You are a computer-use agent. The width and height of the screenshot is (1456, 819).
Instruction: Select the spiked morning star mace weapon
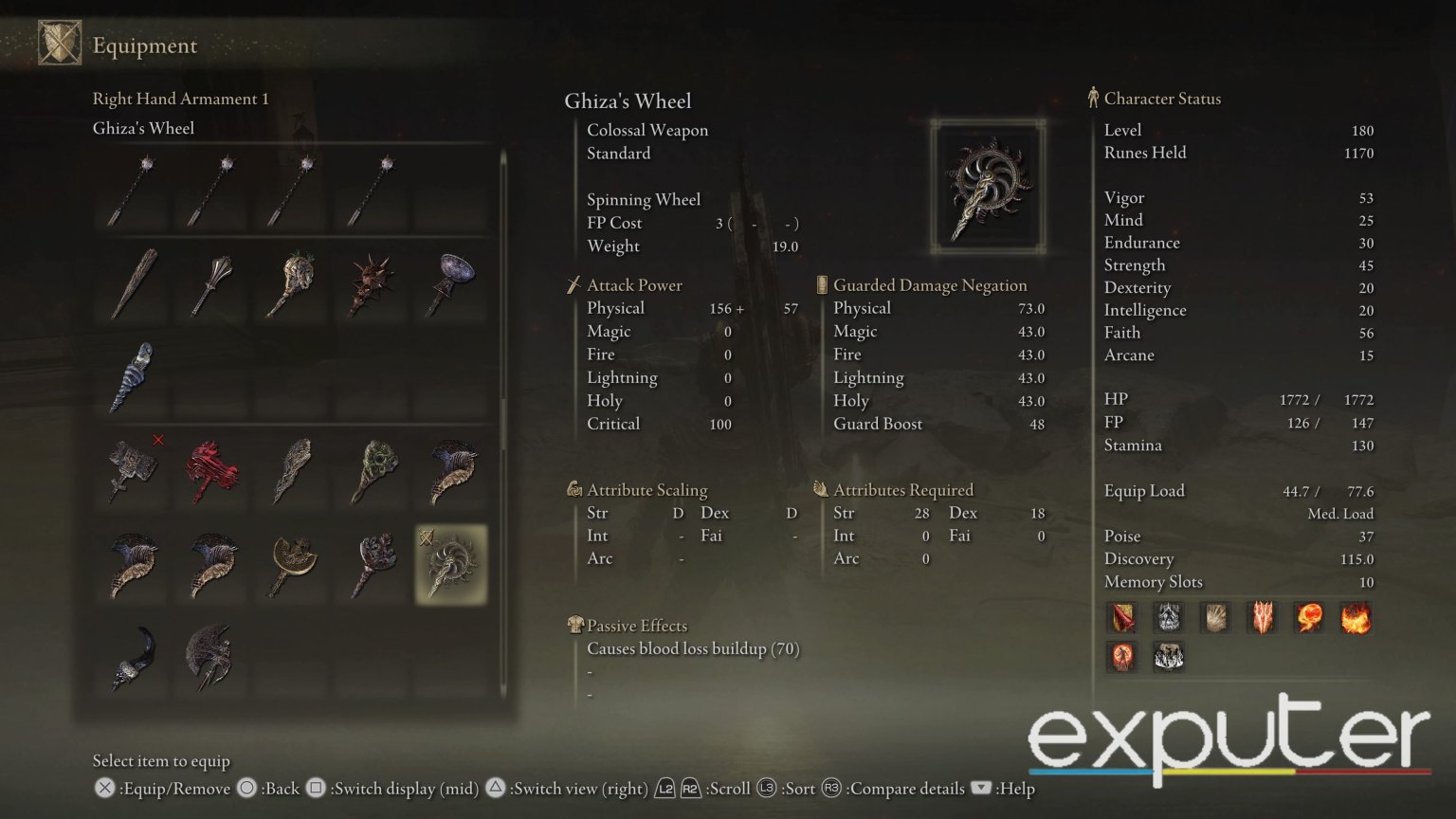pos(370,284)
